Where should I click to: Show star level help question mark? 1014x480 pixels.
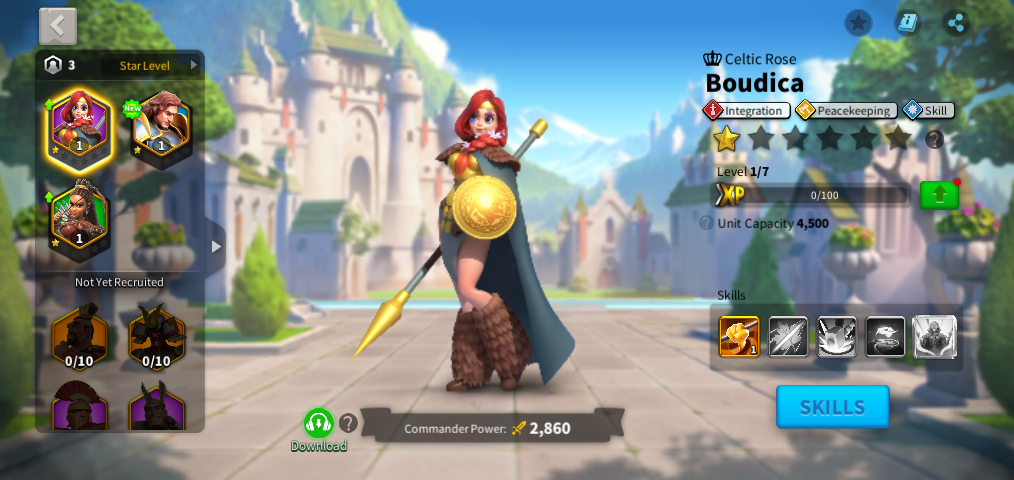(934, 139)
